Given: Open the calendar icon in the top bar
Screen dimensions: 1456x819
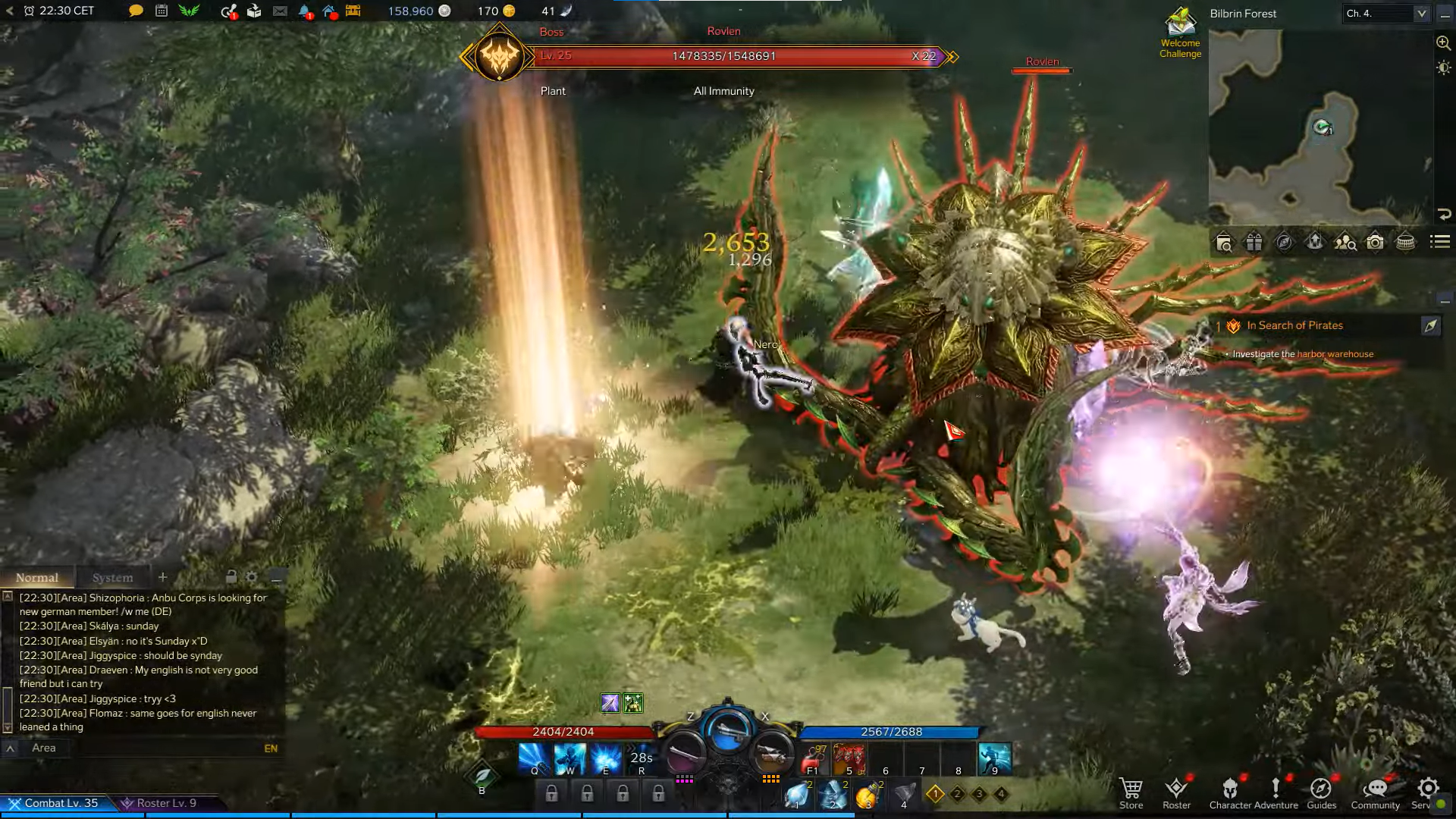Looking at the screenshot, I should click(162, 11).
